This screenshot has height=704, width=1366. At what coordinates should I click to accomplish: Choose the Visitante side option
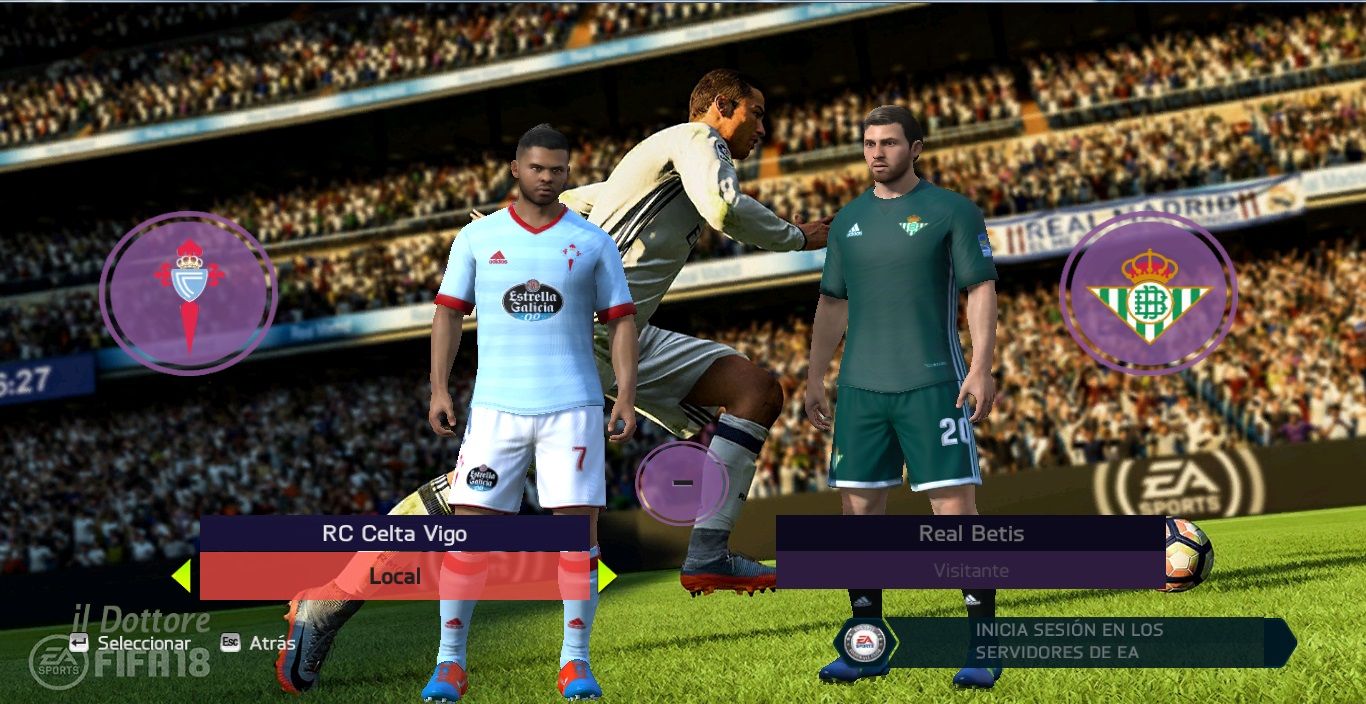(x=970, y=571)
